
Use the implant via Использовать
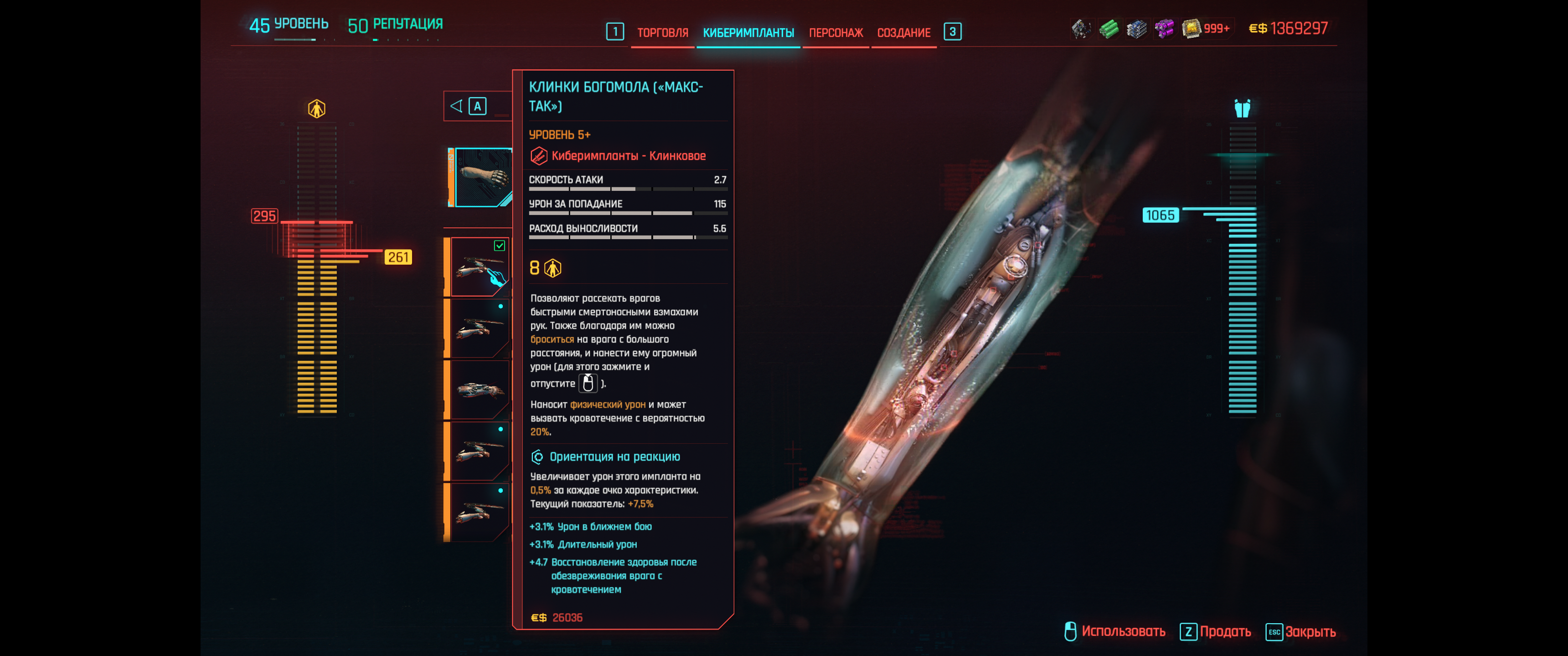pyautogui.click(x=1115, y=632)
